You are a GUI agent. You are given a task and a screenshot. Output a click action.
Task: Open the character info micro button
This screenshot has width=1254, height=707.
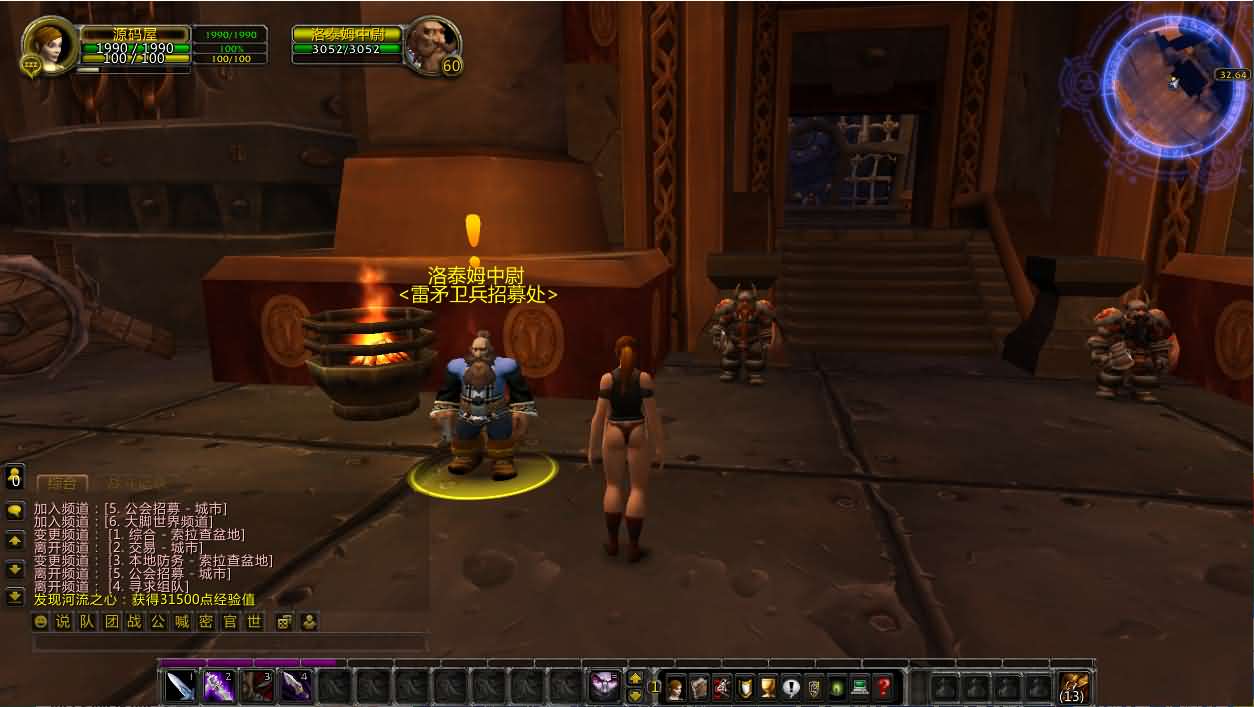[x=675, y=687]
